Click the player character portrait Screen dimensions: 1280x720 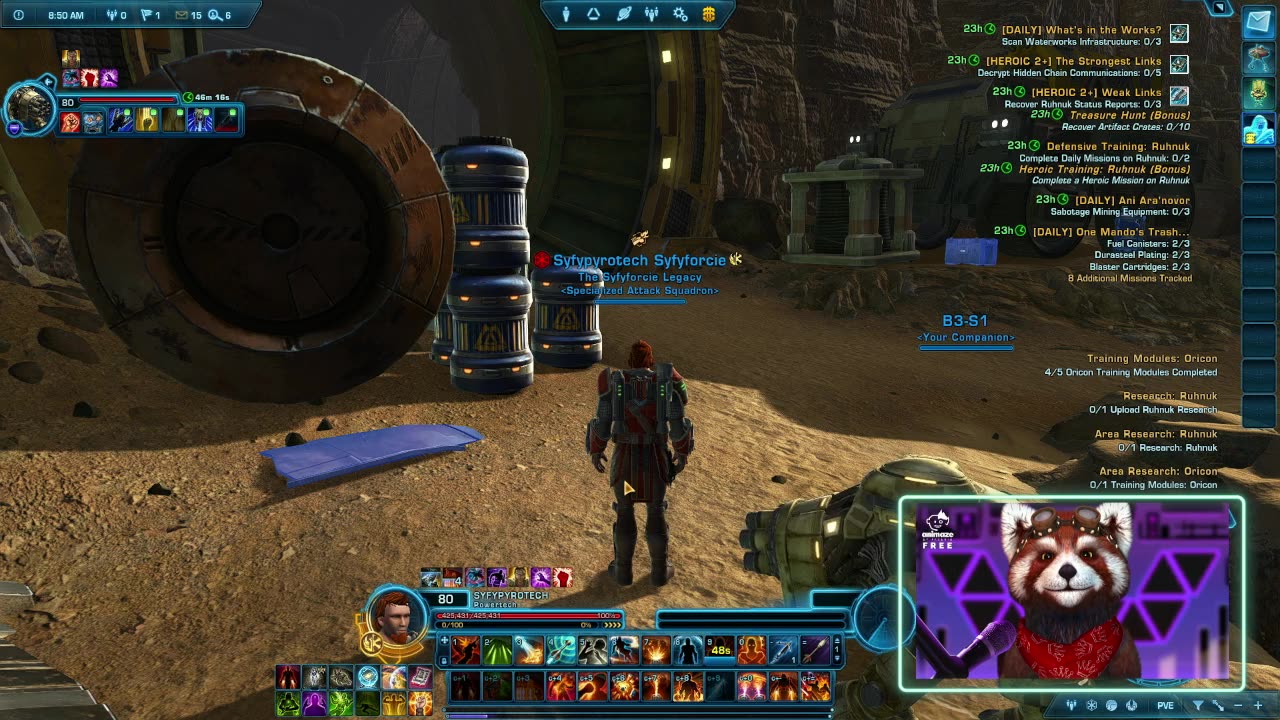click(x=398, y=615)
